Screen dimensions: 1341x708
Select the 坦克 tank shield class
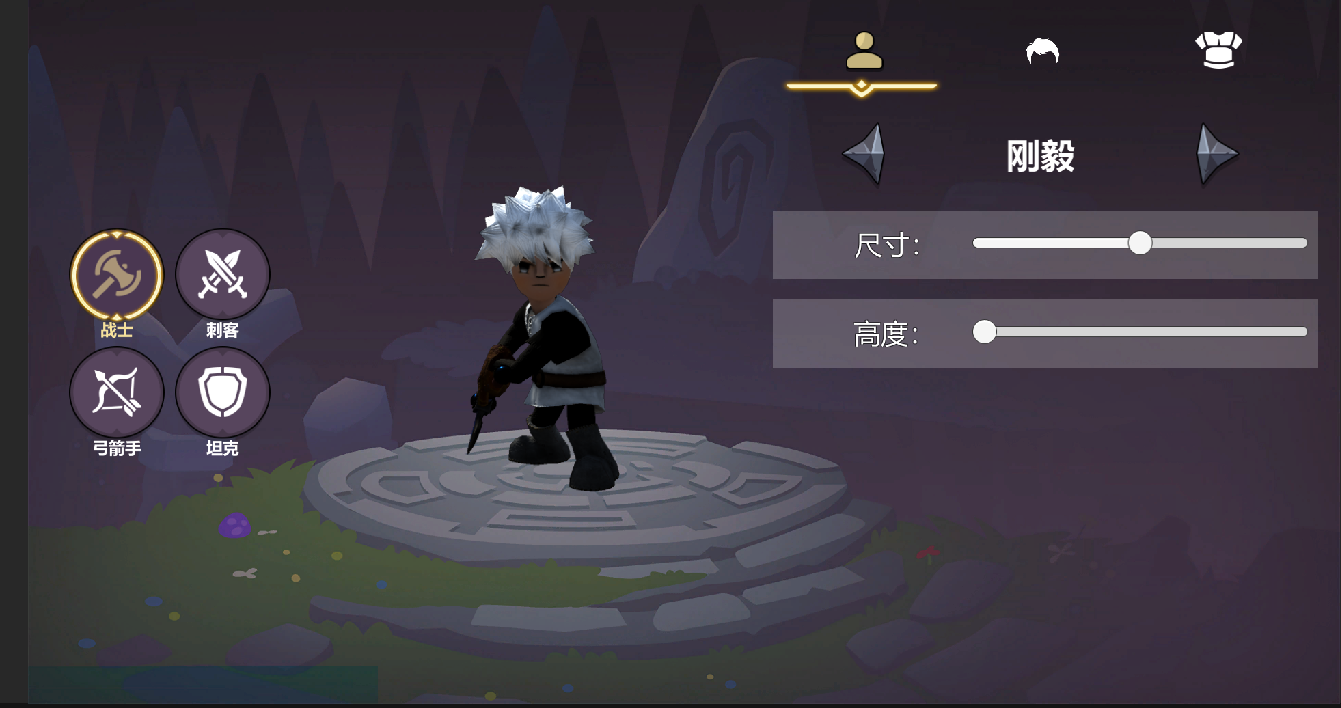[222, 393]
